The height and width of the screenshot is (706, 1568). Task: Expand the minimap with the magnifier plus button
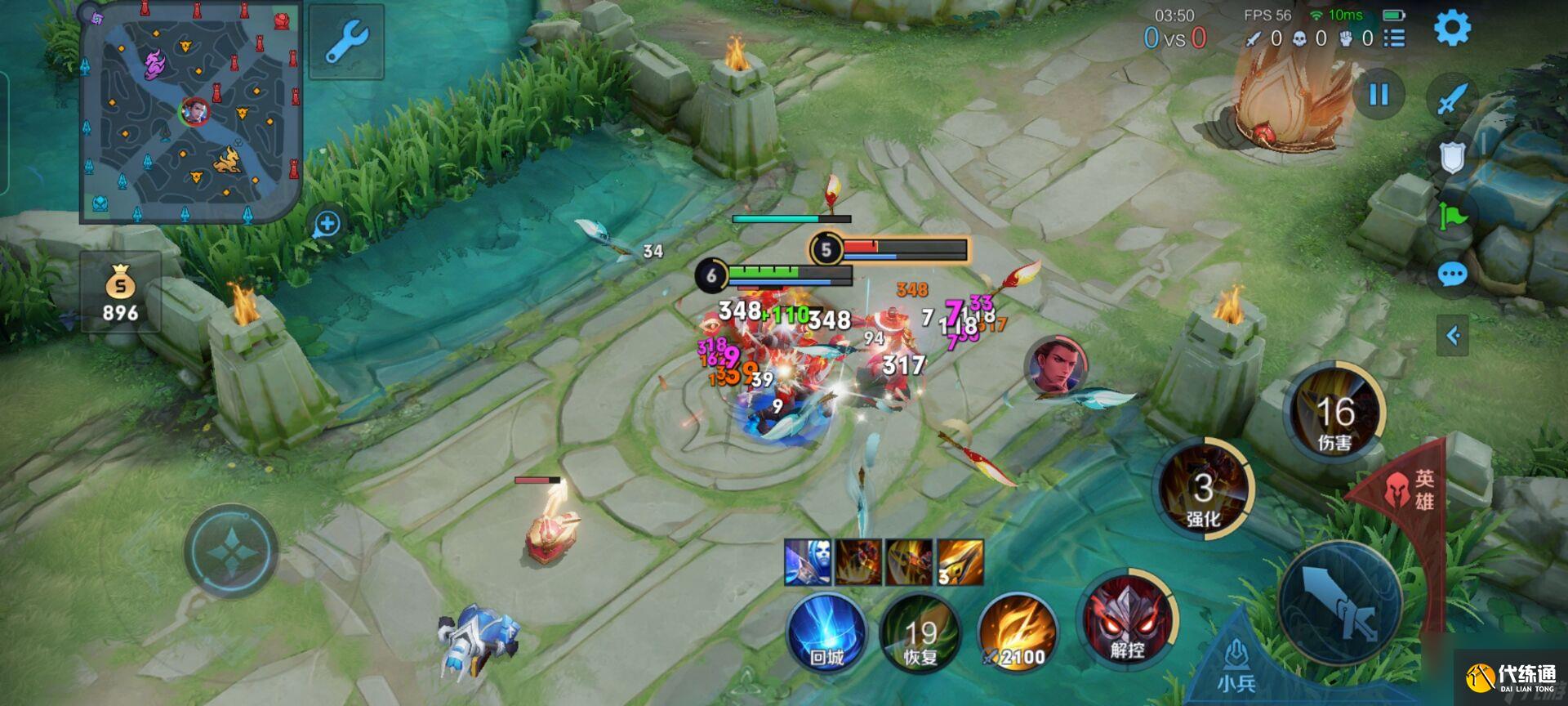pos(327,223)
